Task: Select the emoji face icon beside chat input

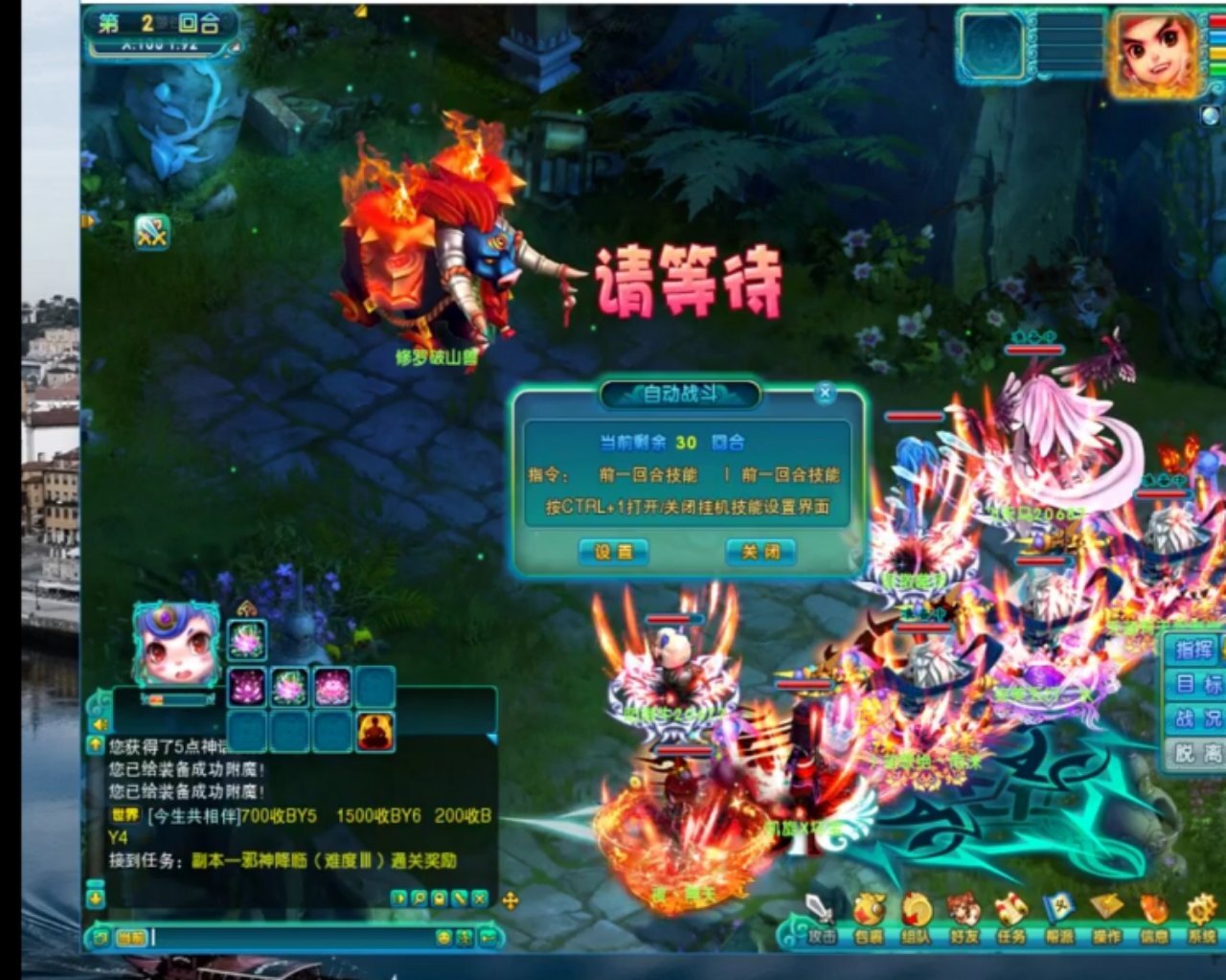Action: [444, 936]
